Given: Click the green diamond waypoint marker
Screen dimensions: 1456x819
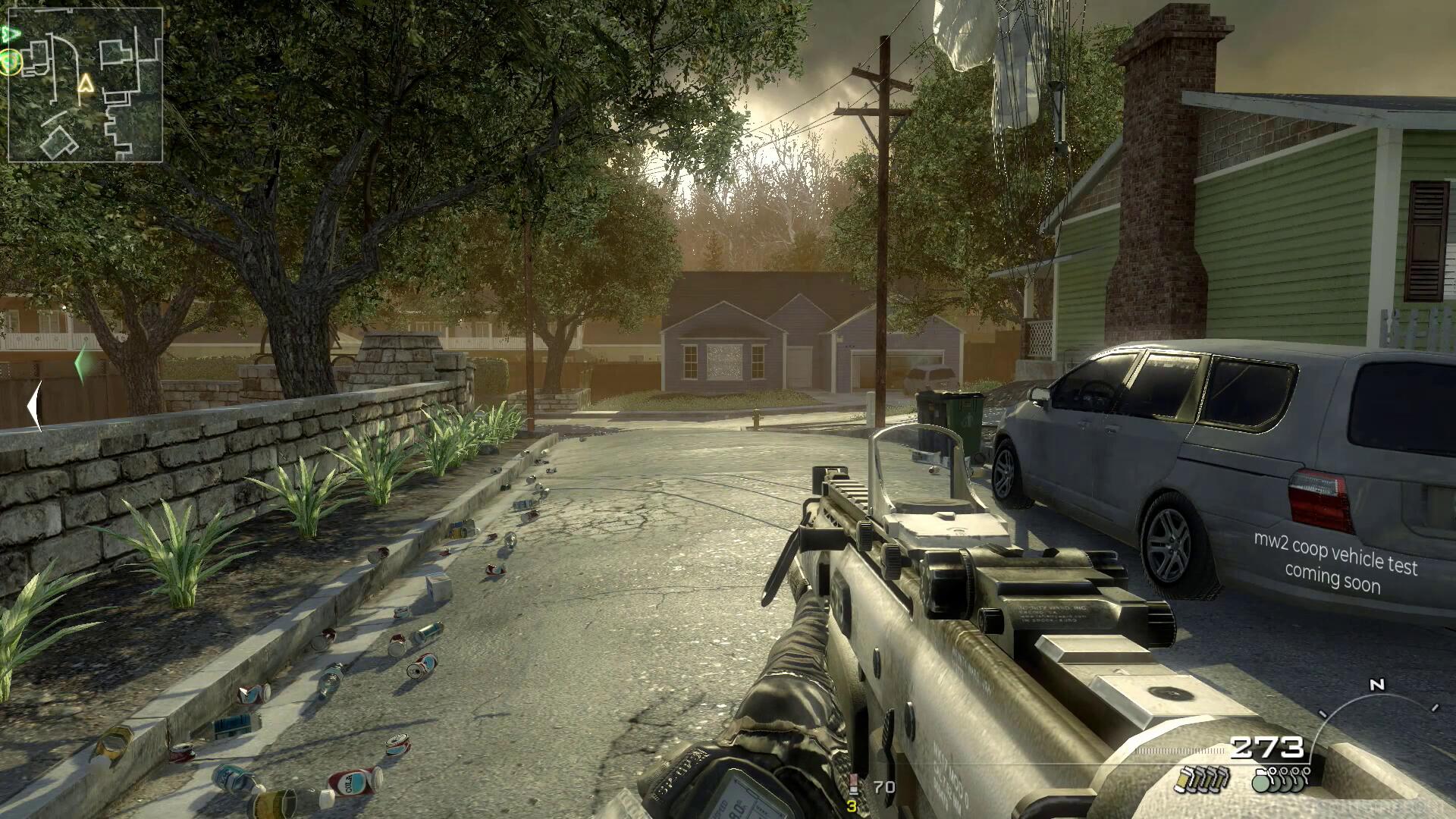Looking at the screenshot, I should pos(83,364).
